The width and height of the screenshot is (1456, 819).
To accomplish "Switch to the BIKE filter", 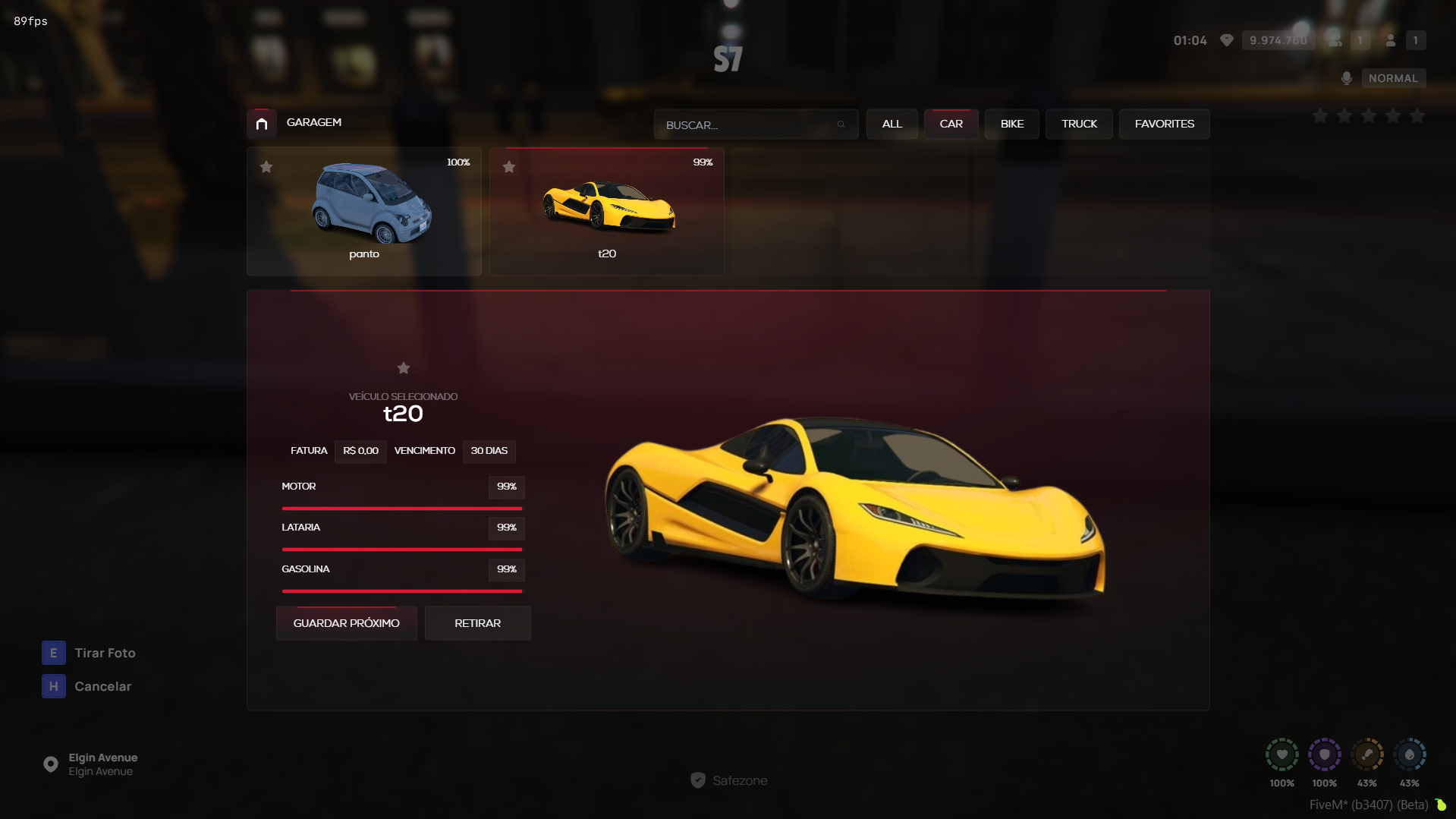I will click(1012, 124).
